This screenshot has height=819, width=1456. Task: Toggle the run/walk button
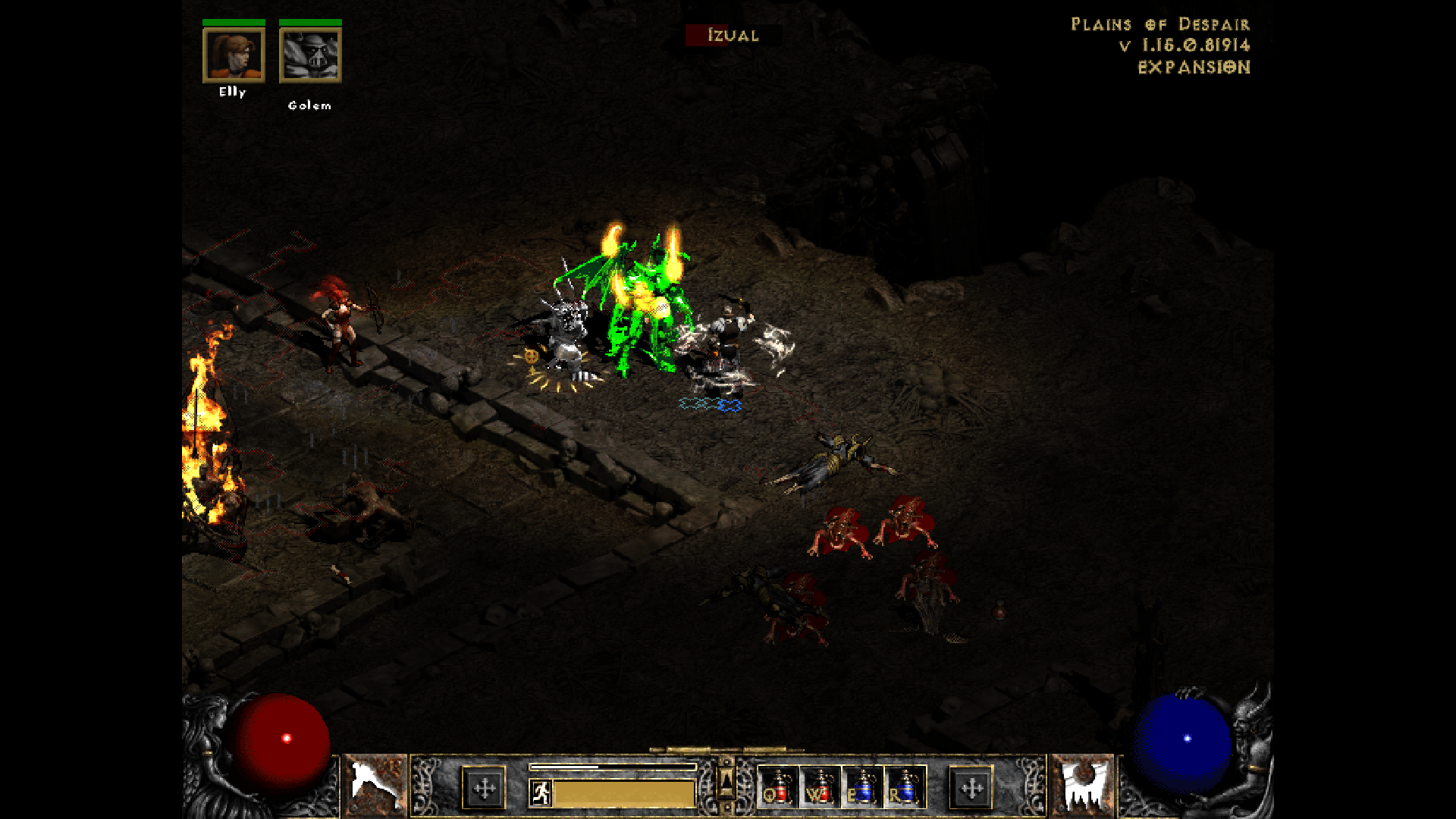click(x=541, y=793)
